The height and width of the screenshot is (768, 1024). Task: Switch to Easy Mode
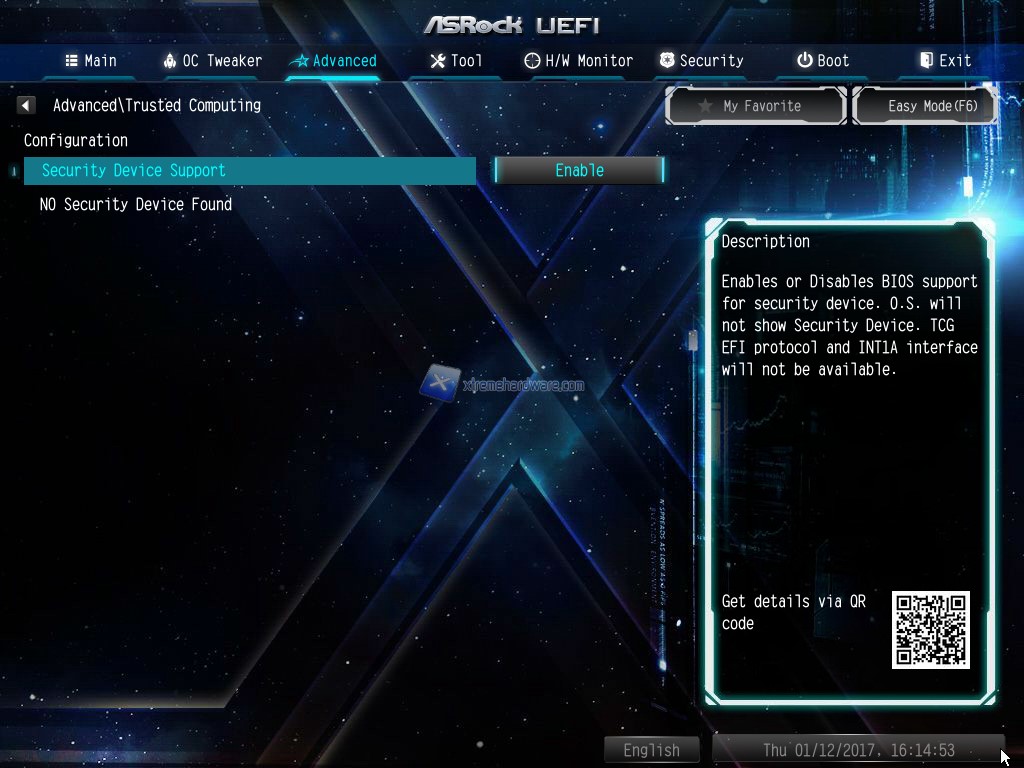(x=925, y=106)
